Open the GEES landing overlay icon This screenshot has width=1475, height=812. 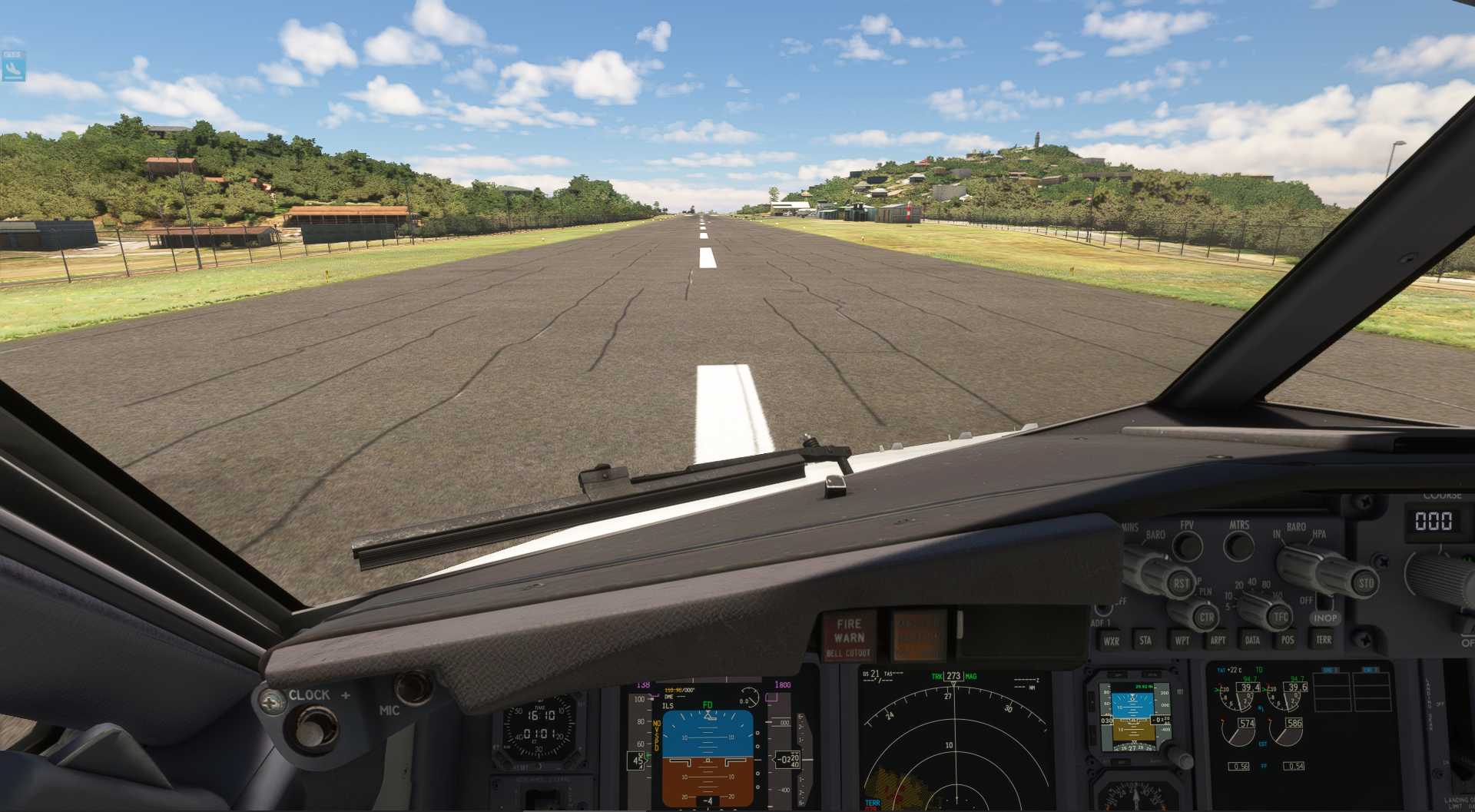(14, 66)
